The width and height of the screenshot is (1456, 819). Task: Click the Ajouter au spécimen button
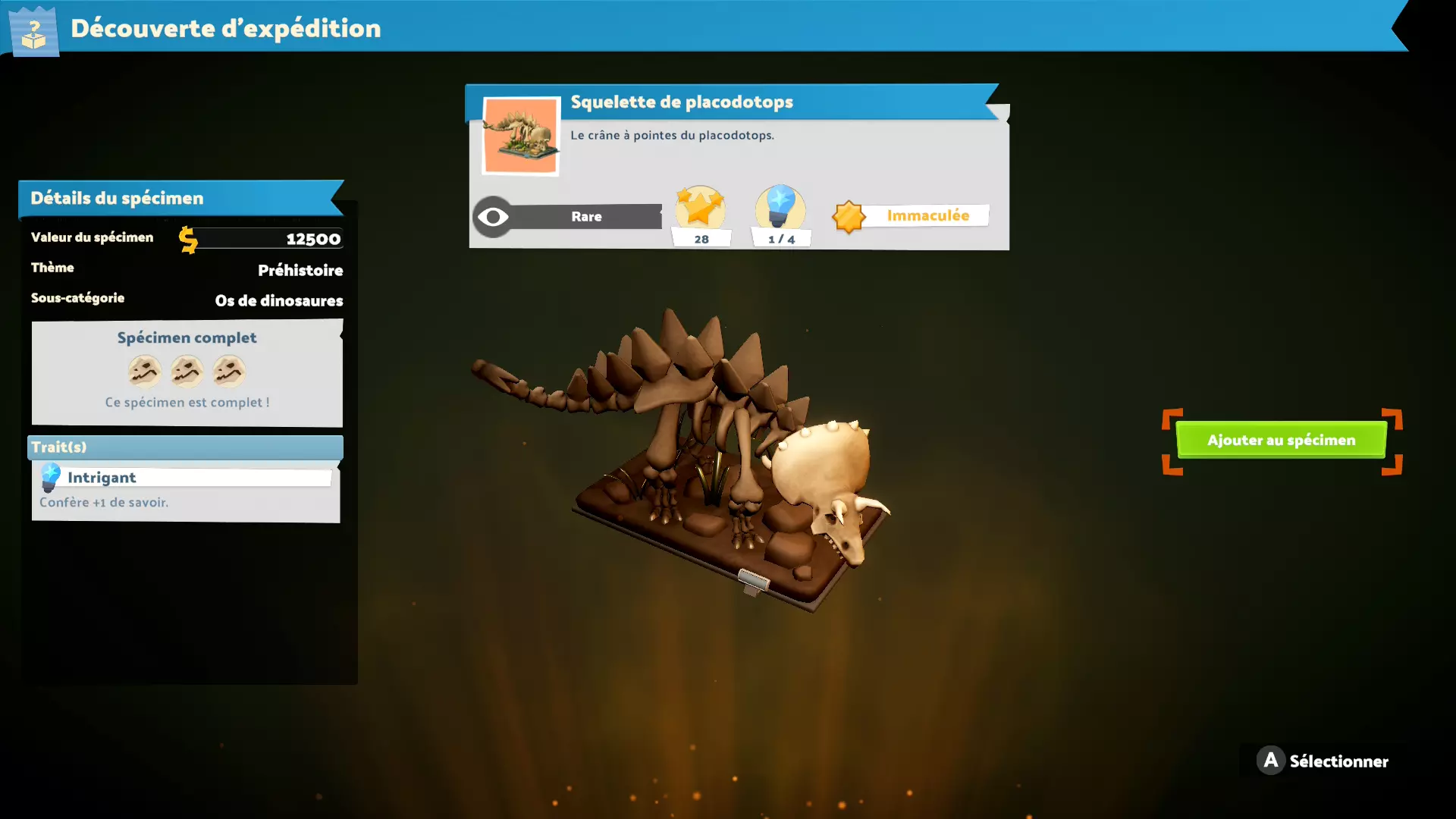pos(1281,440)
